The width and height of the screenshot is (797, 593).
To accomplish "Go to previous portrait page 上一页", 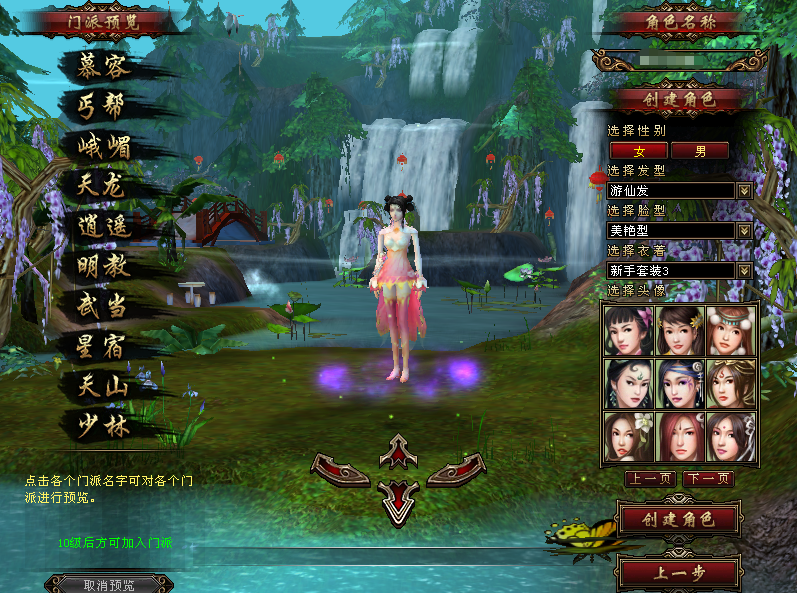I will click(x=650, y=479).
